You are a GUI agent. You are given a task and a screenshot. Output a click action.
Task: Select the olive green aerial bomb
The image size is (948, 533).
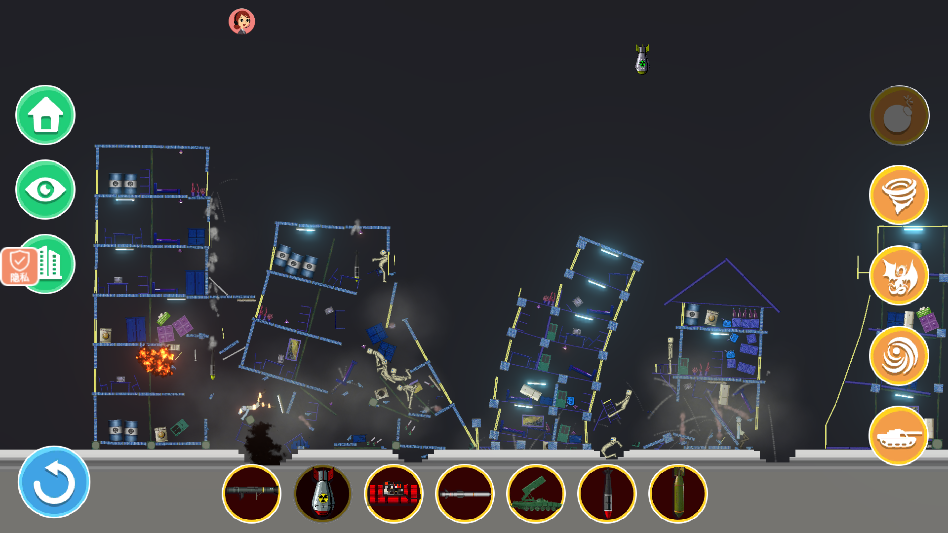tap(677, 493)
